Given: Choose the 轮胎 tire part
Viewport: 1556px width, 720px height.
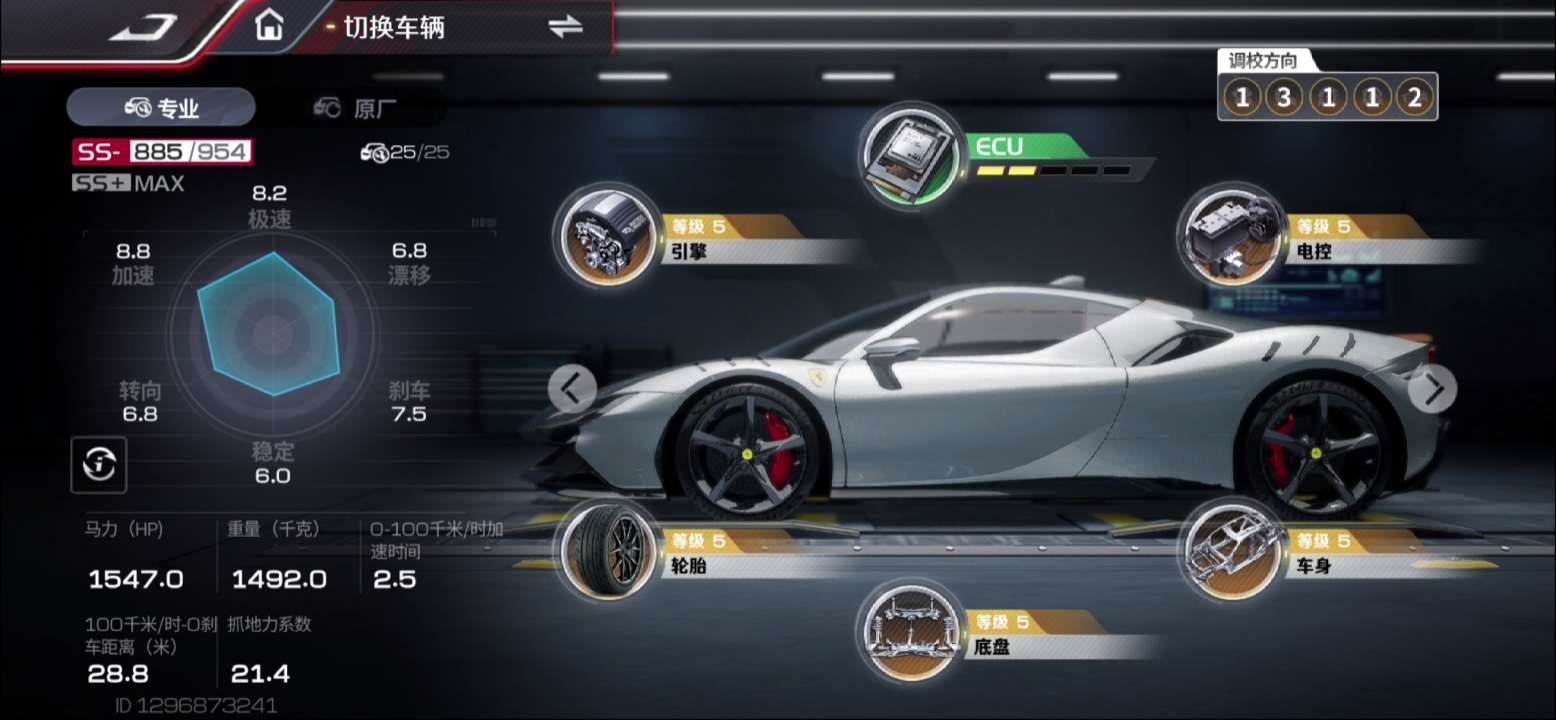Looking at the screenshot, I should pyautogui.click(x=603, y=550).
